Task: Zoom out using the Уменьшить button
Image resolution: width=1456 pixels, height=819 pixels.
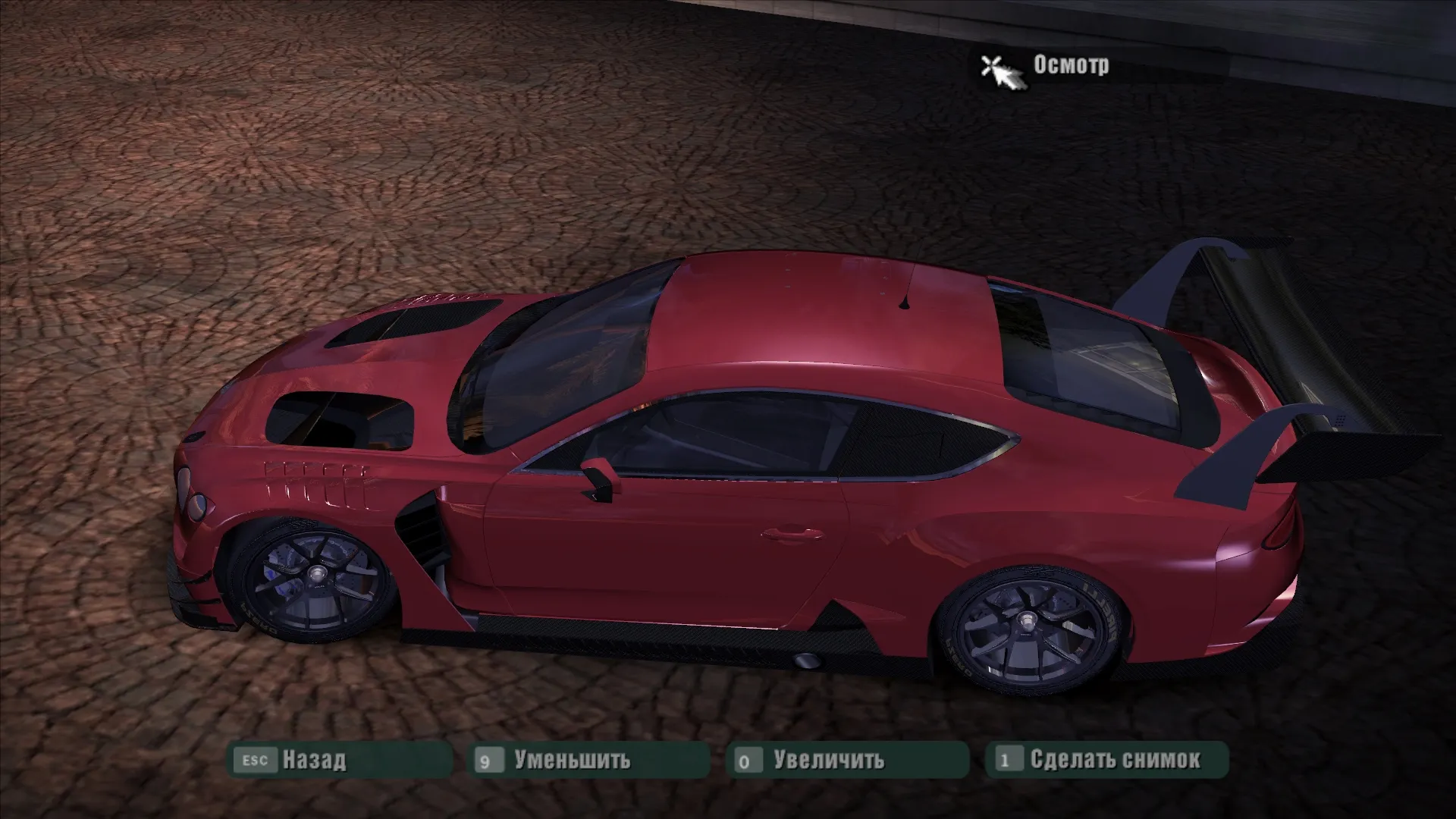Action: (x=572, y=760)
